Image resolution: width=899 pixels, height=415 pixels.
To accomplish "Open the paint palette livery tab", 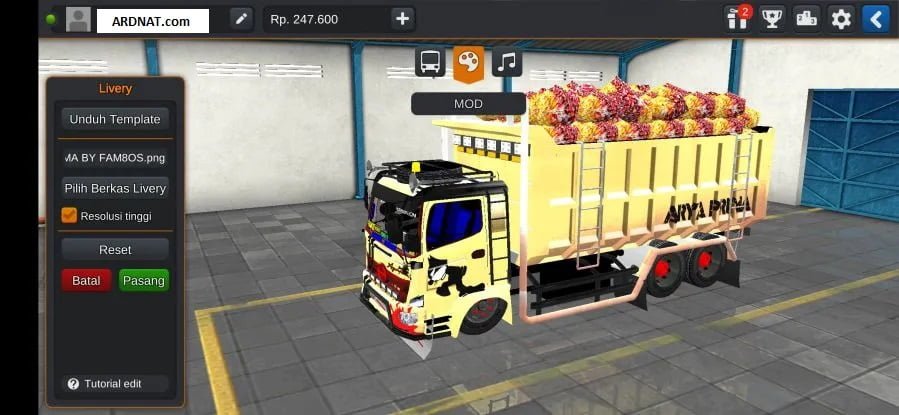I will (468, 62).
